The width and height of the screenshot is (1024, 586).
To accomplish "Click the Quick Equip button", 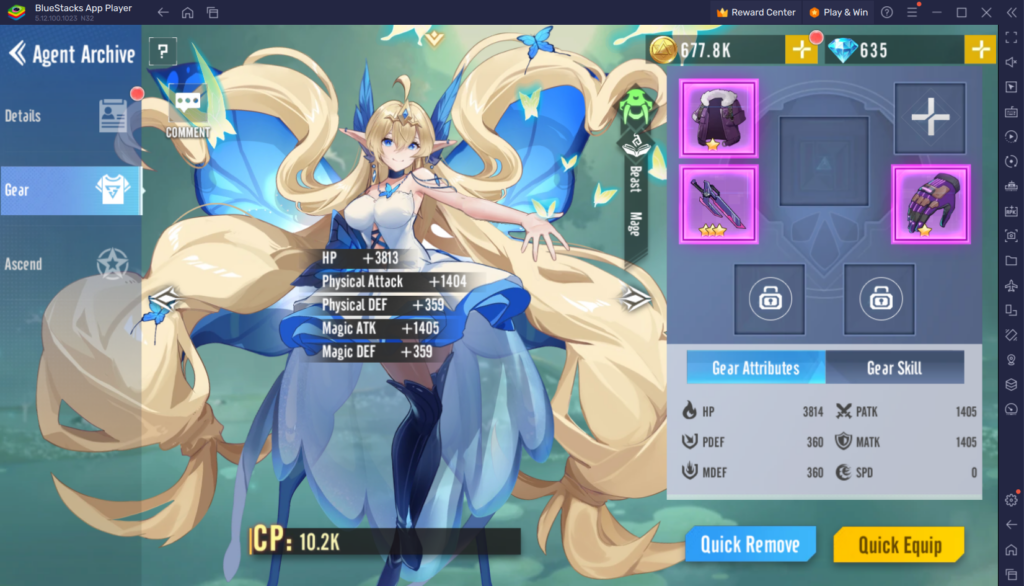I will (899, 544).
